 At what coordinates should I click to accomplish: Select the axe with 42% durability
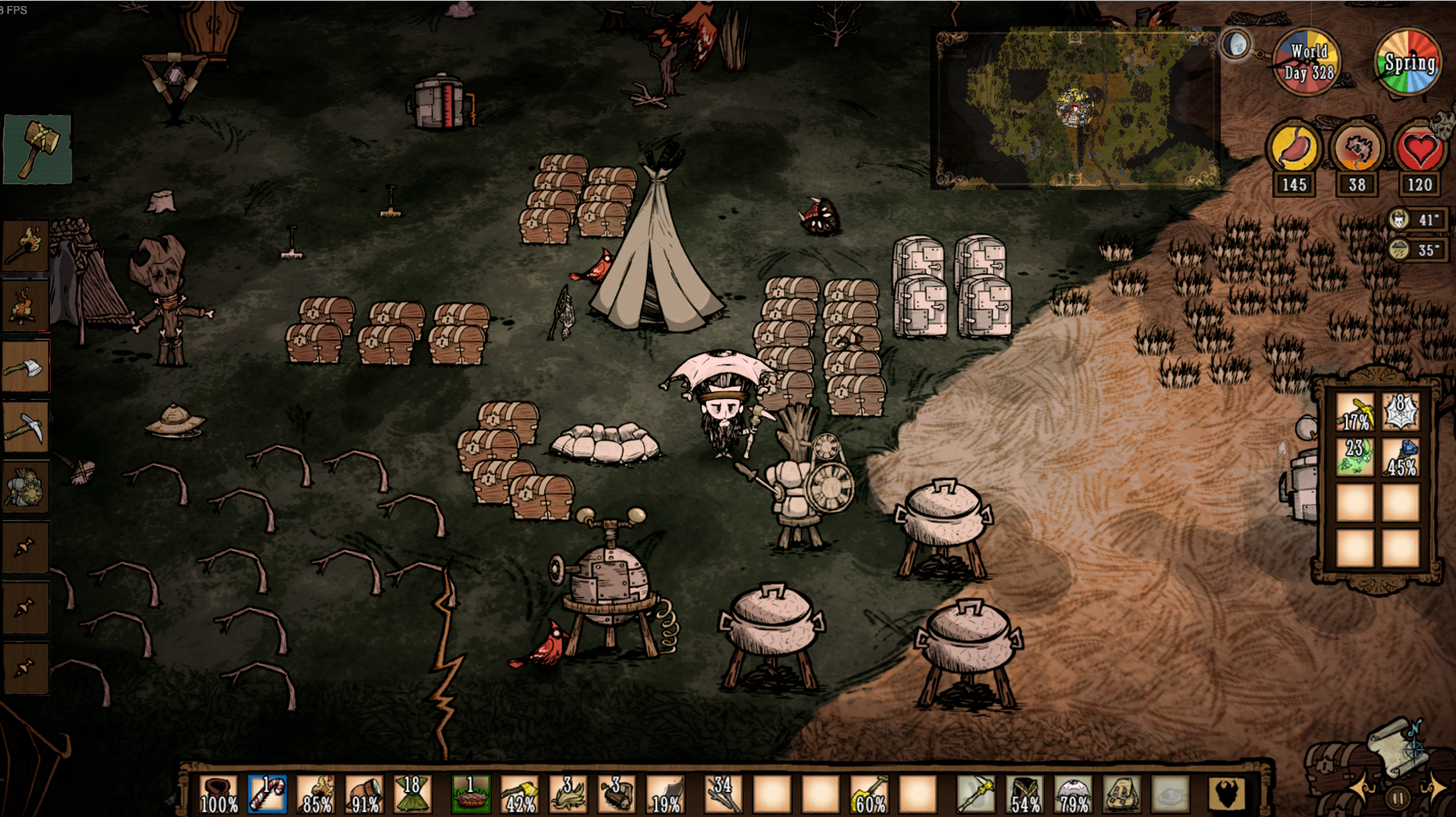pos(519,794)
